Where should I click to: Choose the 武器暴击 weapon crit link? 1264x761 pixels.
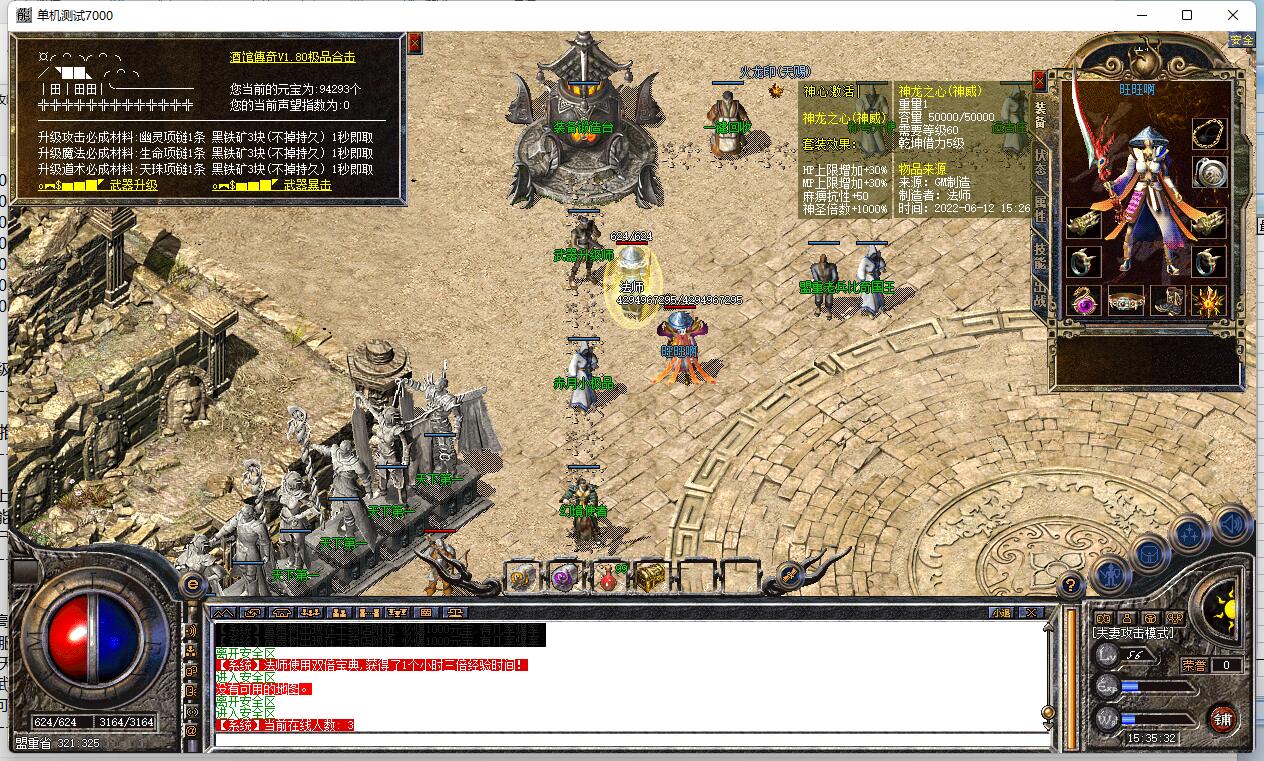point(307,185)
